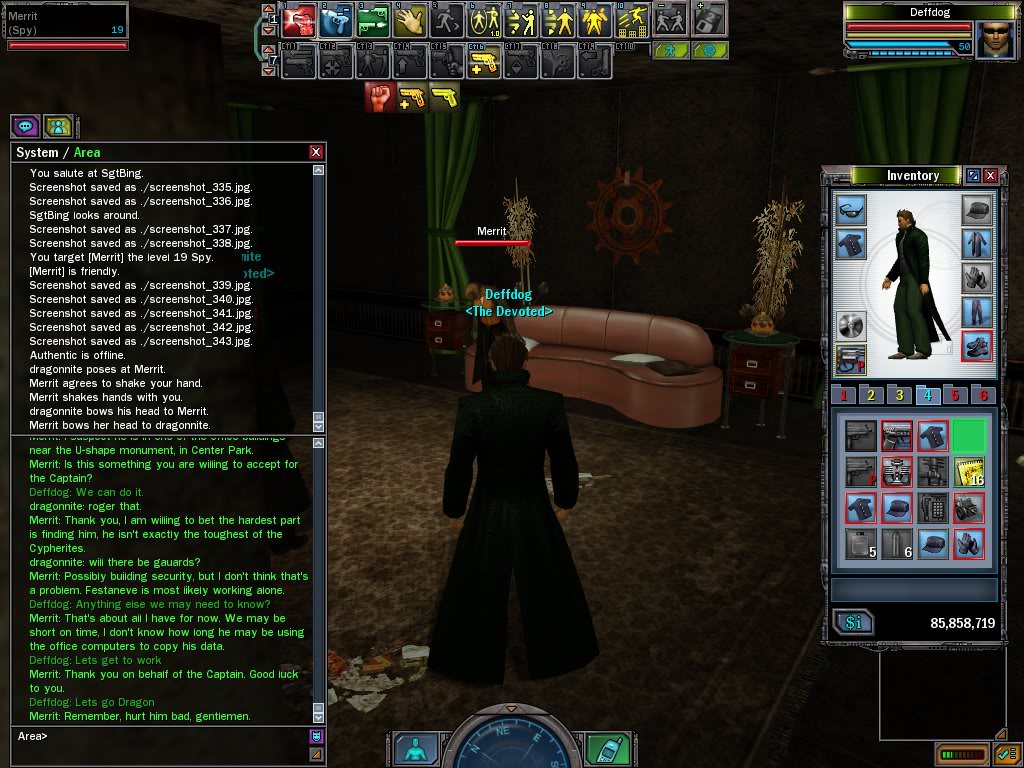The height and width of the screenshot is (768, 1024).
Task: Activate the red punch ability in hotbar slot 1
Action: click(299, 19)
